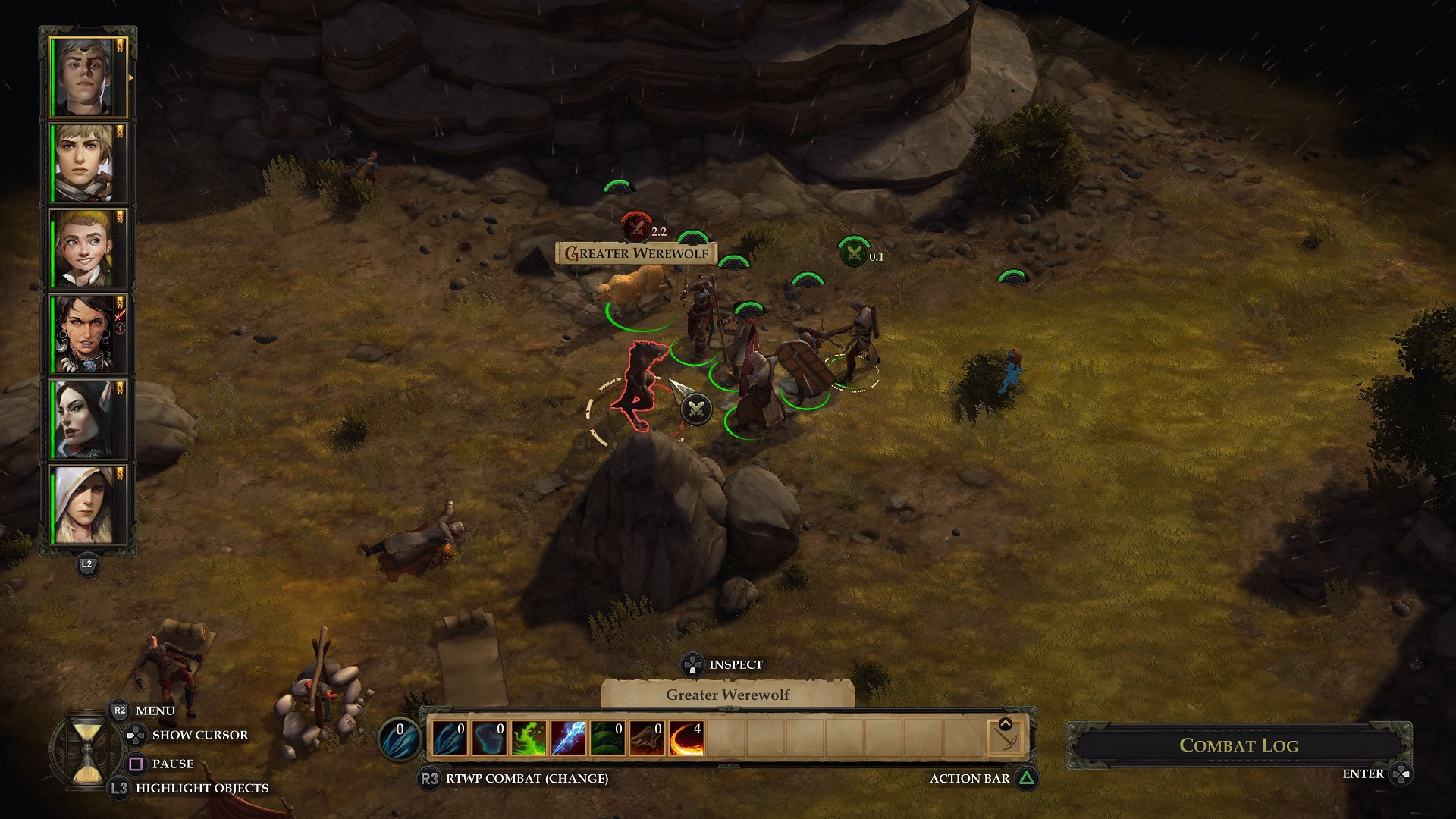Cast the blue ice shard spell
The width and height of the screenshot is (1456, 819).
click(568, 738)
